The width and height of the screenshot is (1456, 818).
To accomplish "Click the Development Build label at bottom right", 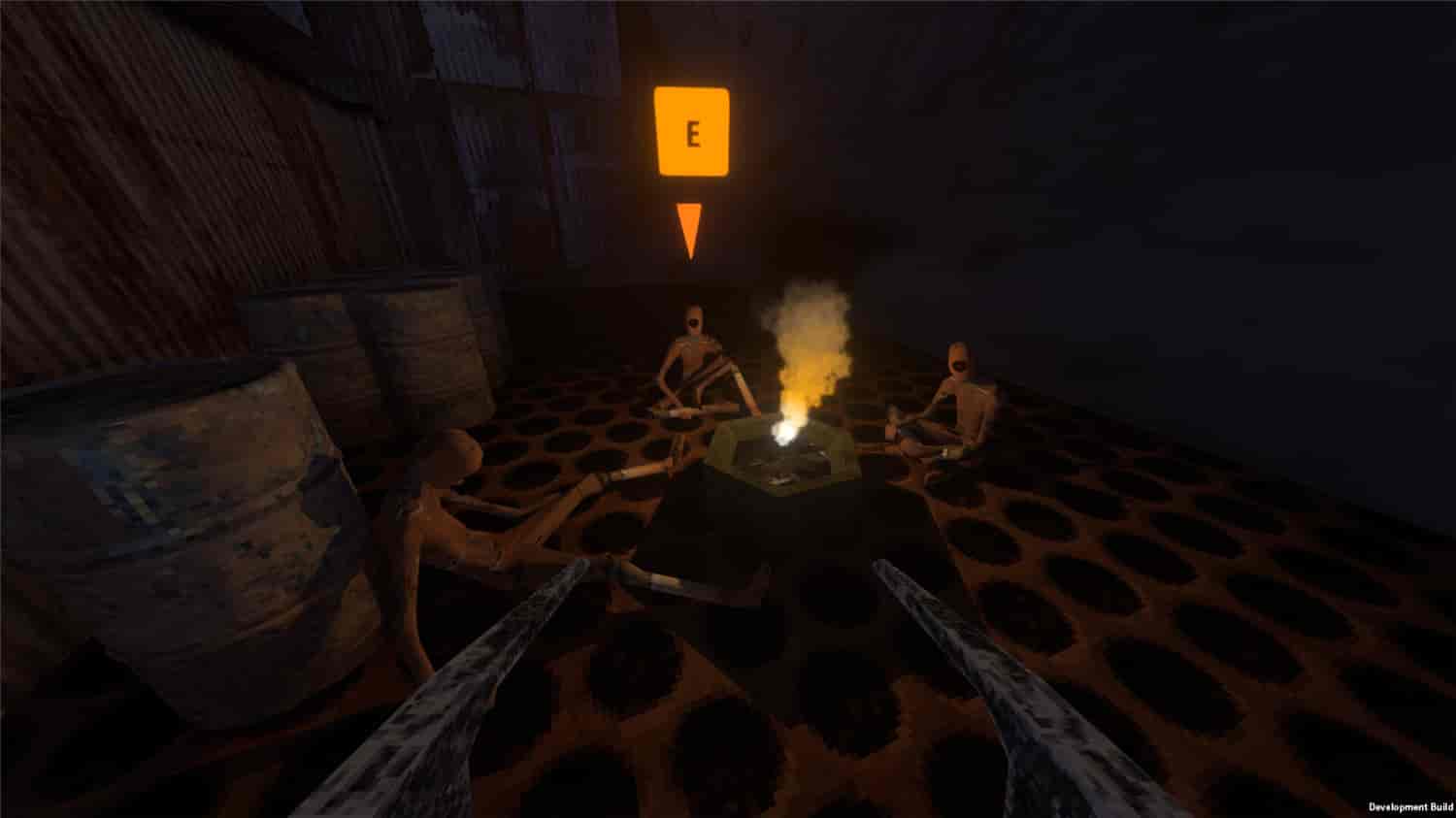I will 1406,803.
